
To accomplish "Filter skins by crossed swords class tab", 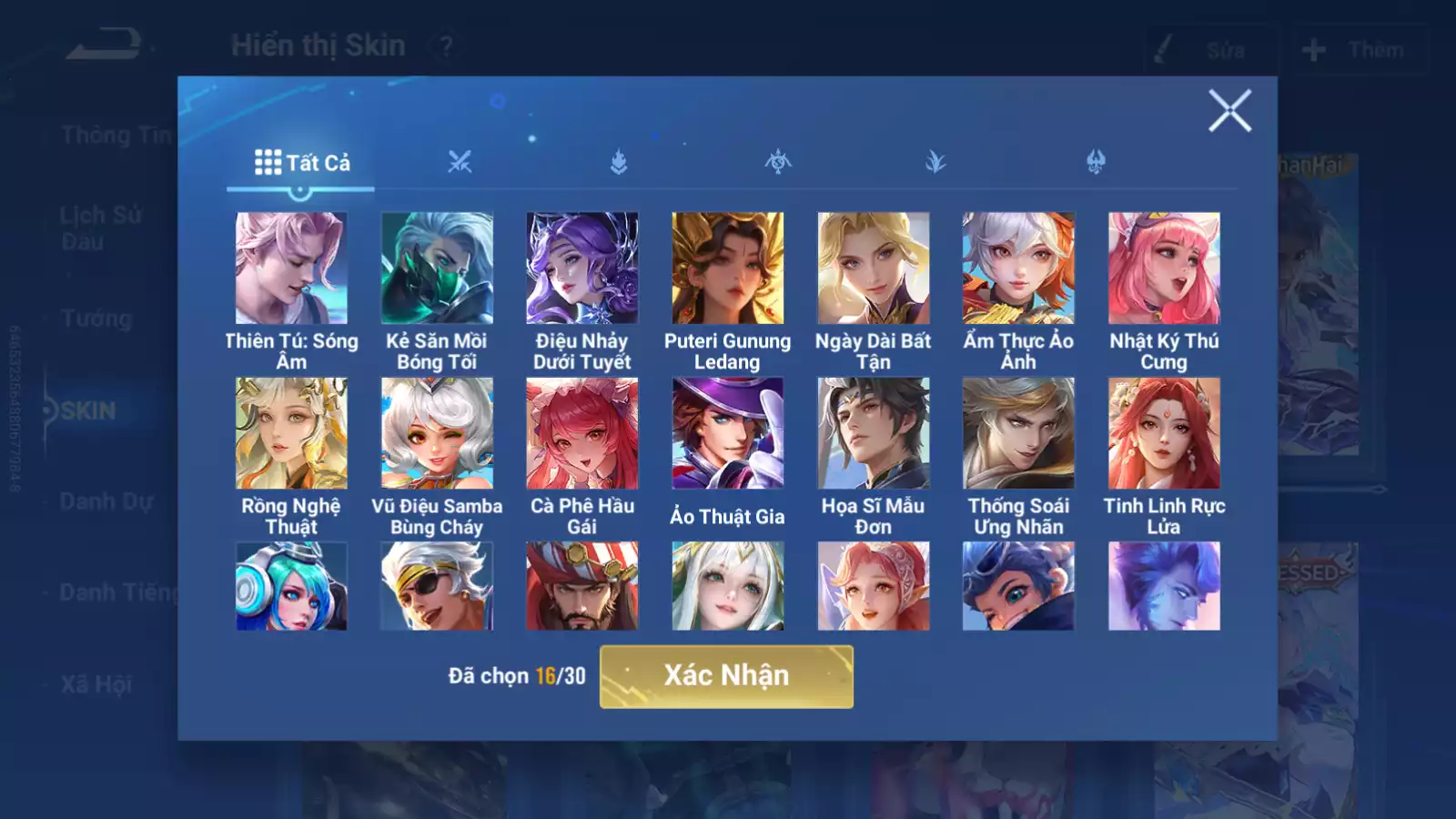I will pos(460,163).
